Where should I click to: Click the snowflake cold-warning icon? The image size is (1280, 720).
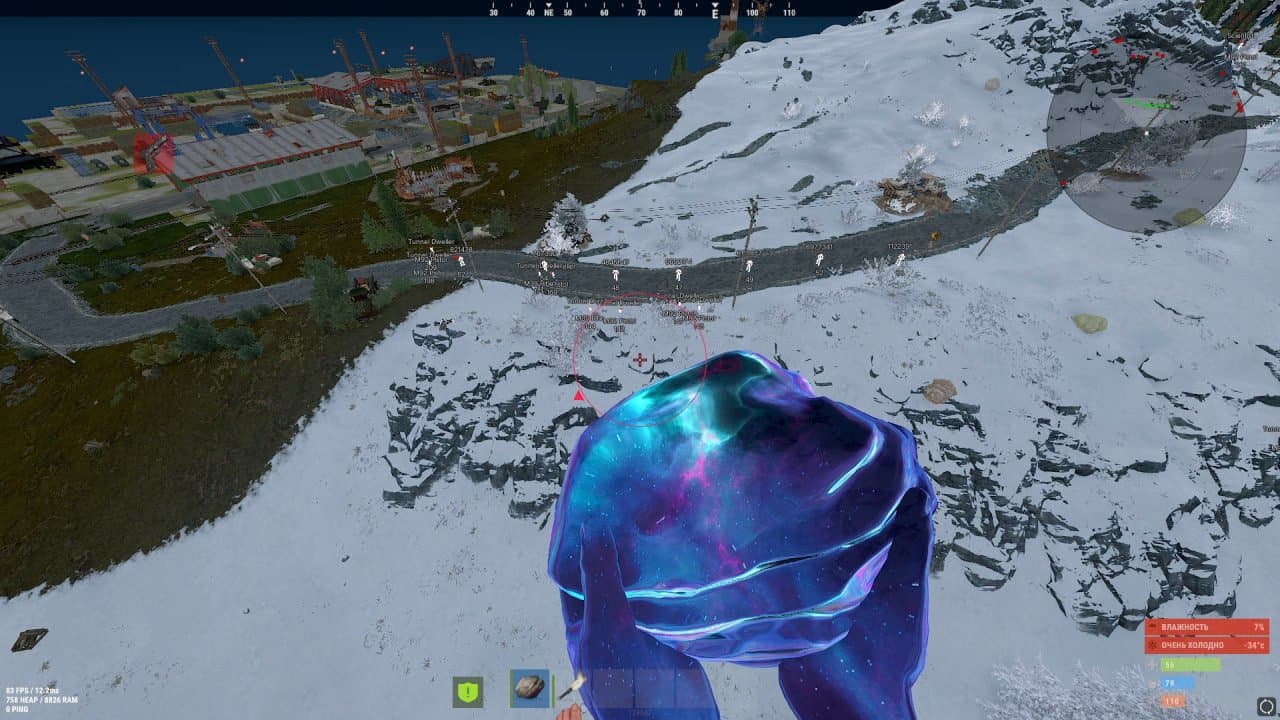[x=1151, y=645]
